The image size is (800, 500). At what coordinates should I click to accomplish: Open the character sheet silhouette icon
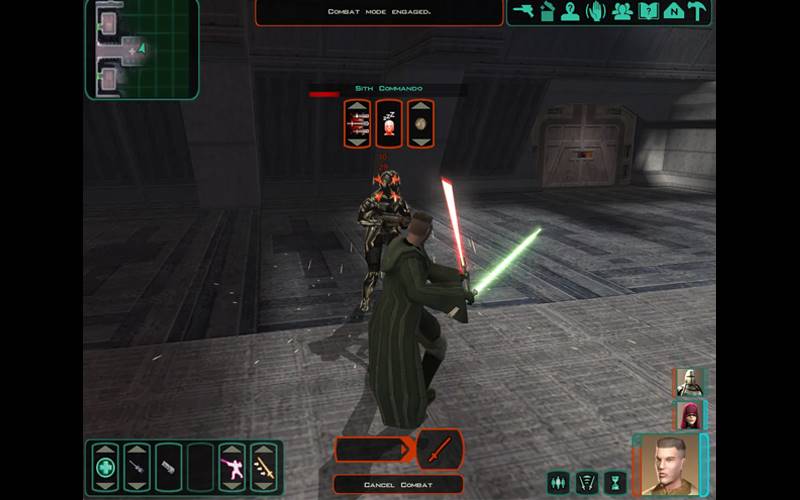pos(570,12)
